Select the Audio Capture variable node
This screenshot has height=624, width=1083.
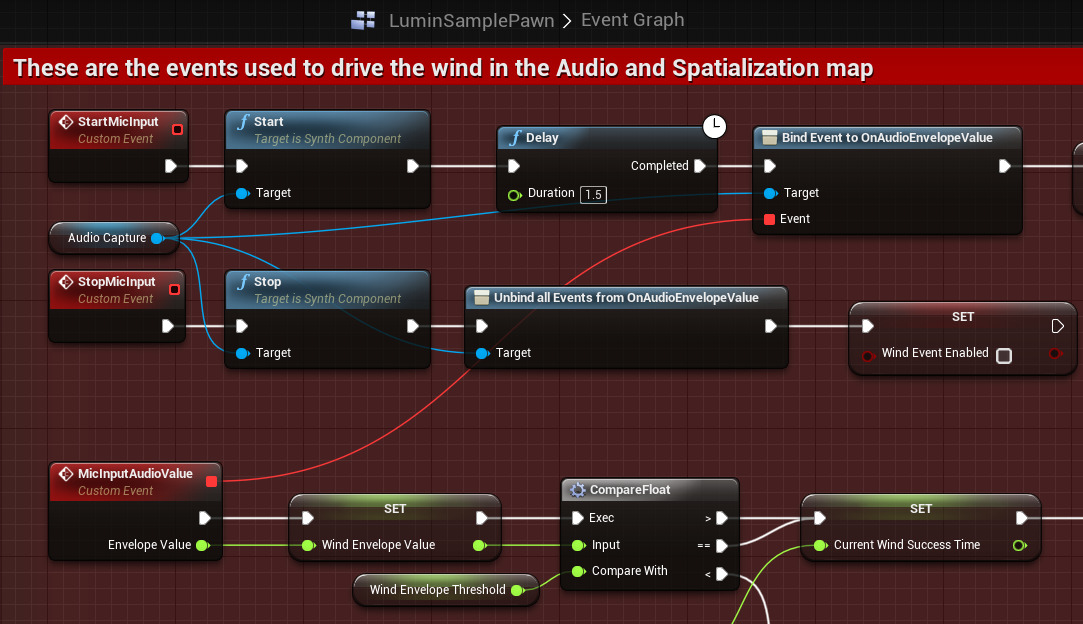pyautogui.click(x=108, y=238)
